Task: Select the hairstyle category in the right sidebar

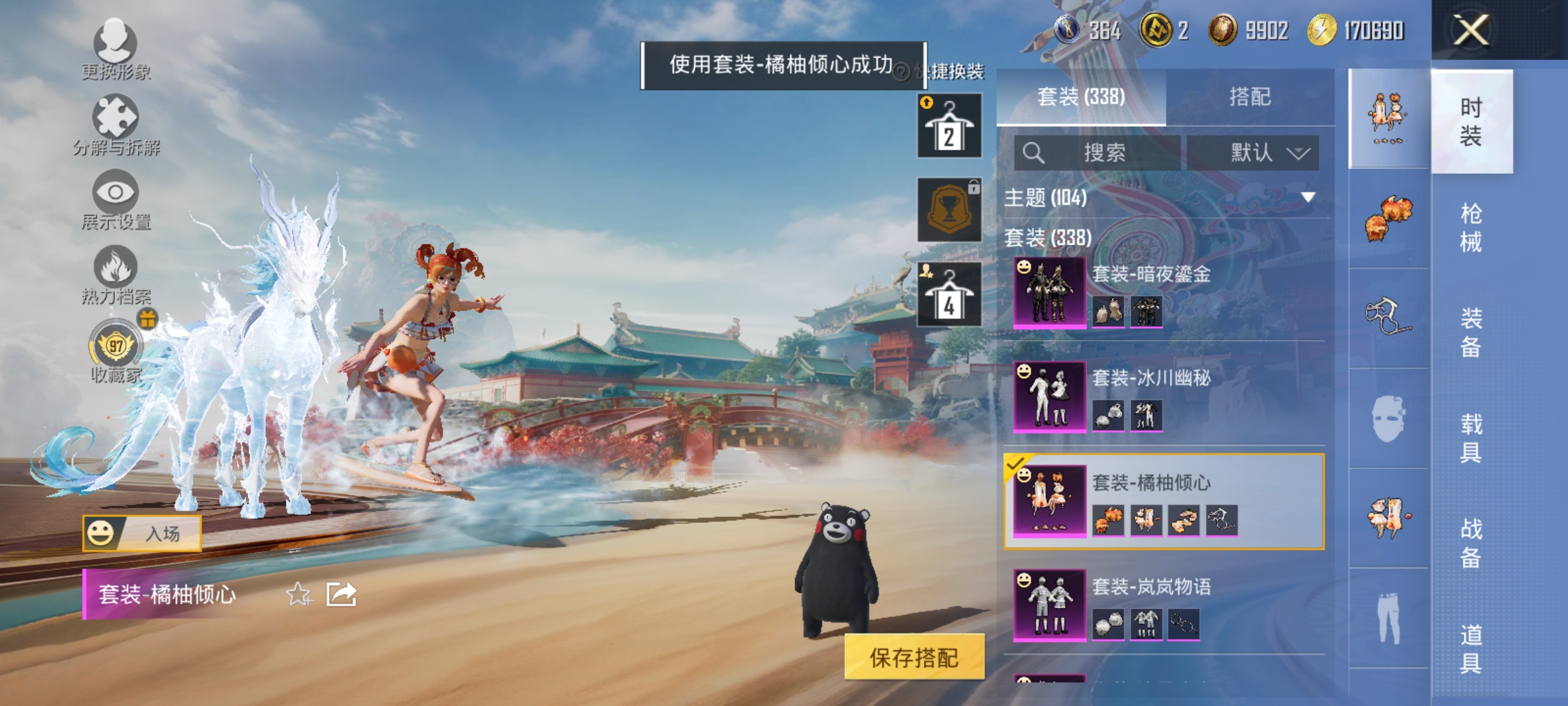Action: (x=1388, y=219)
